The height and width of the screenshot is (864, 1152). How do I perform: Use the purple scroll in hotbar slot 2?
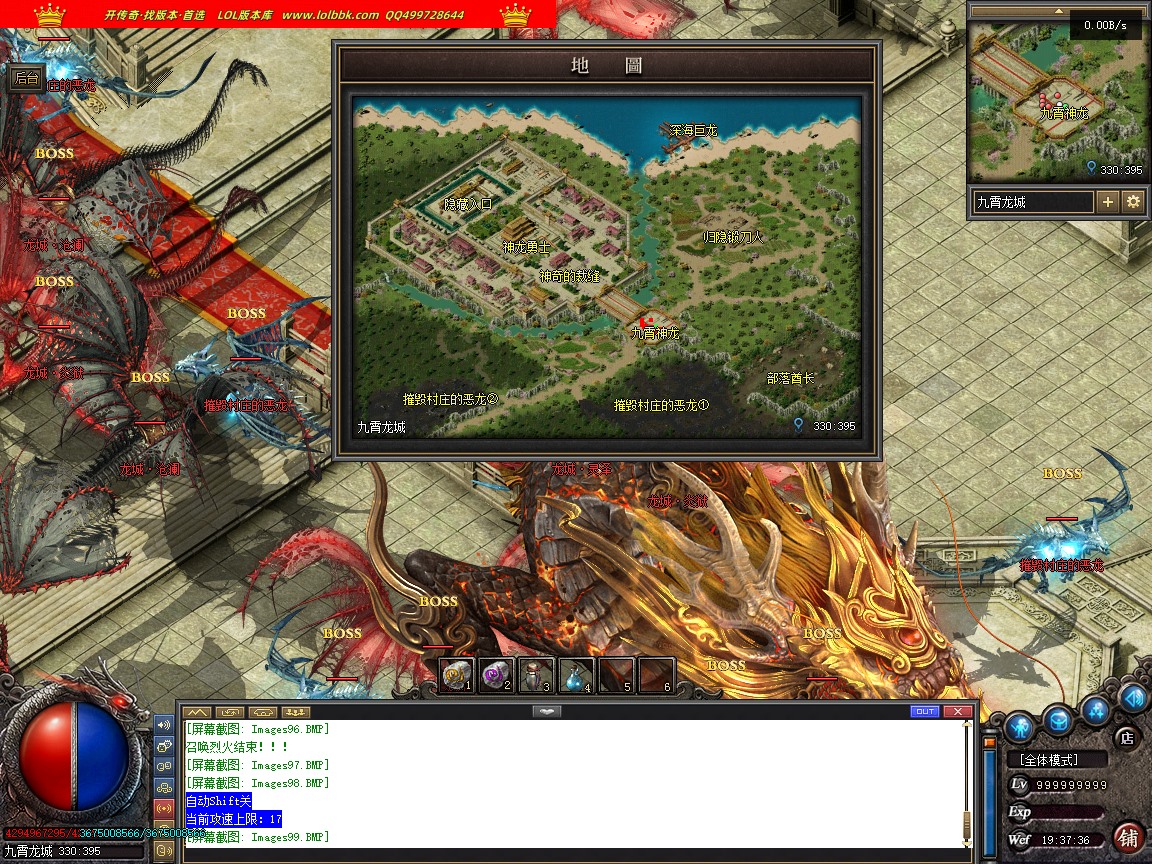pyautogui.click(x=496, y=676)
